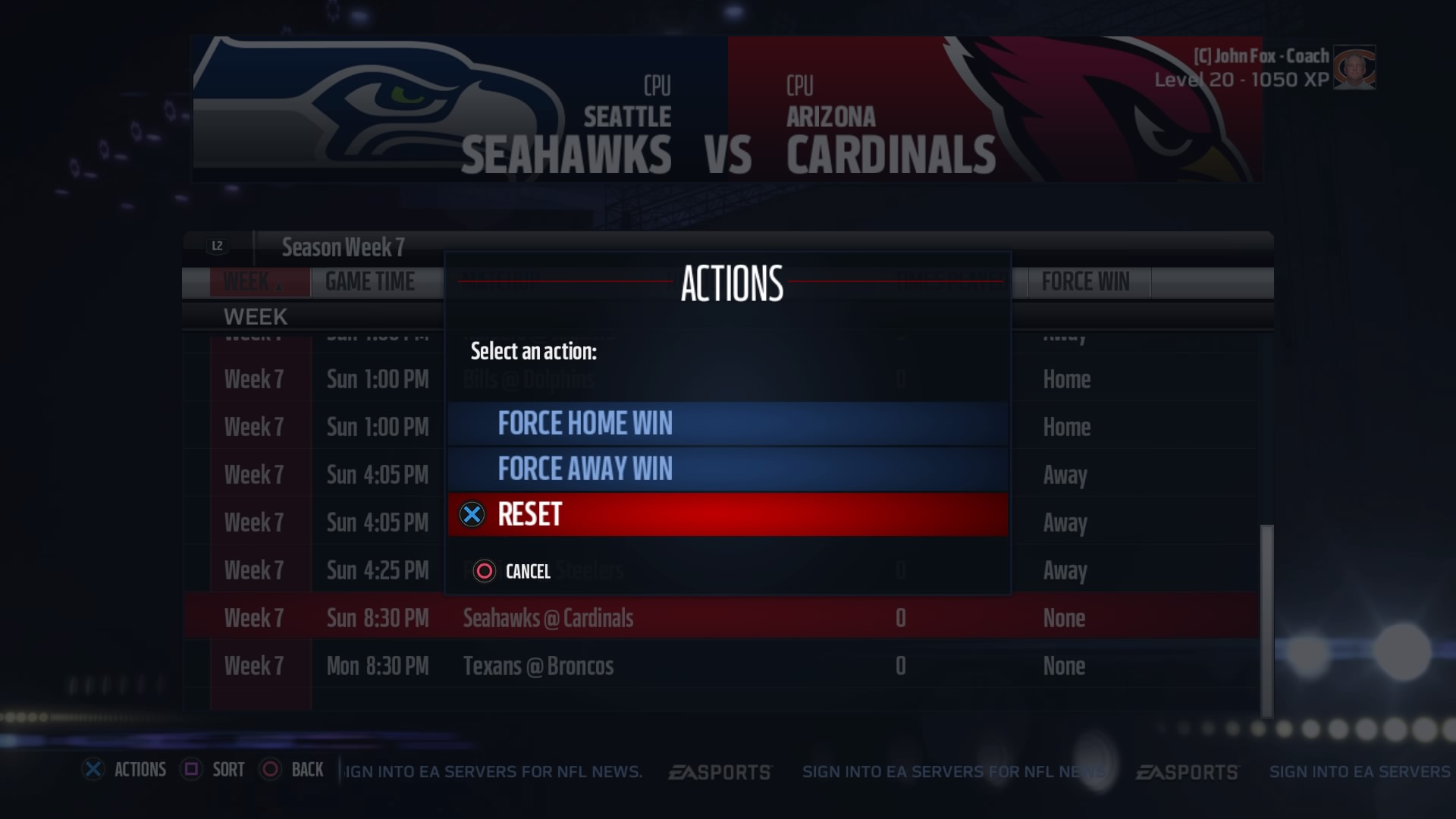Image resolution: width=1456 pixels, height=819 pixels.
Task: Open Actions from the bottom bar
Action: [x=125, y=770]
